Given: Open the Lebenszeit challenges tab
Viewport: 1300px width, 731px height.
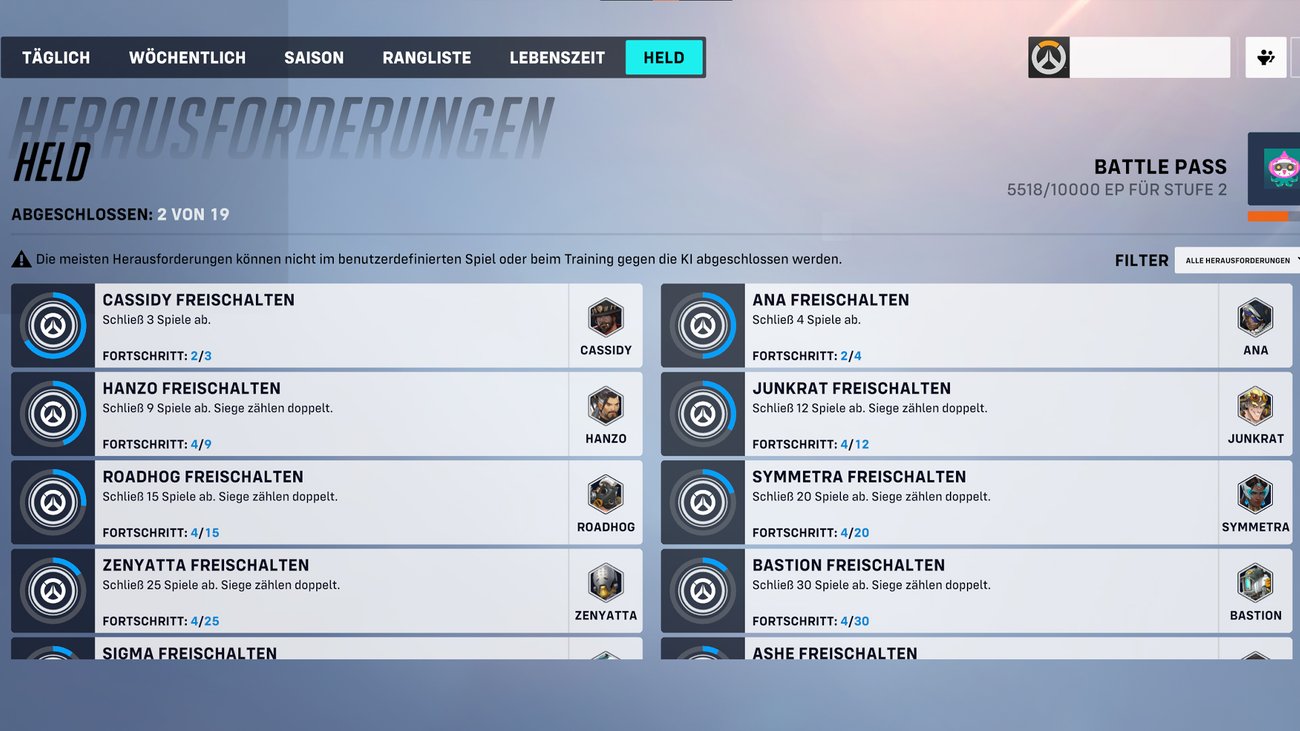Looking at the screenshot, I should (557, 57).
